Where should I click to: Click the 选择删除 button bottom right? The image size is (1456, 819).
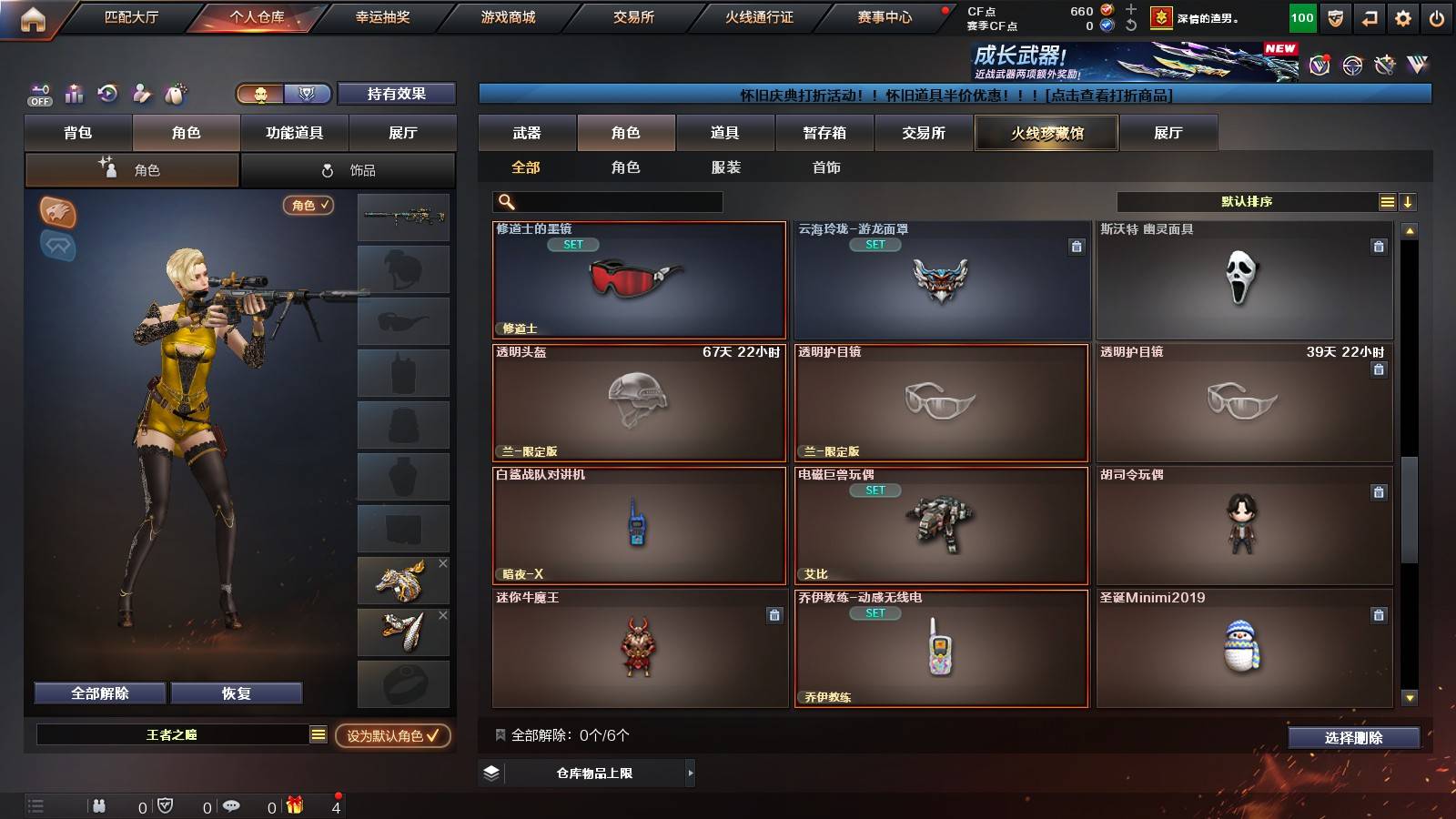[x=1354, y=738]
